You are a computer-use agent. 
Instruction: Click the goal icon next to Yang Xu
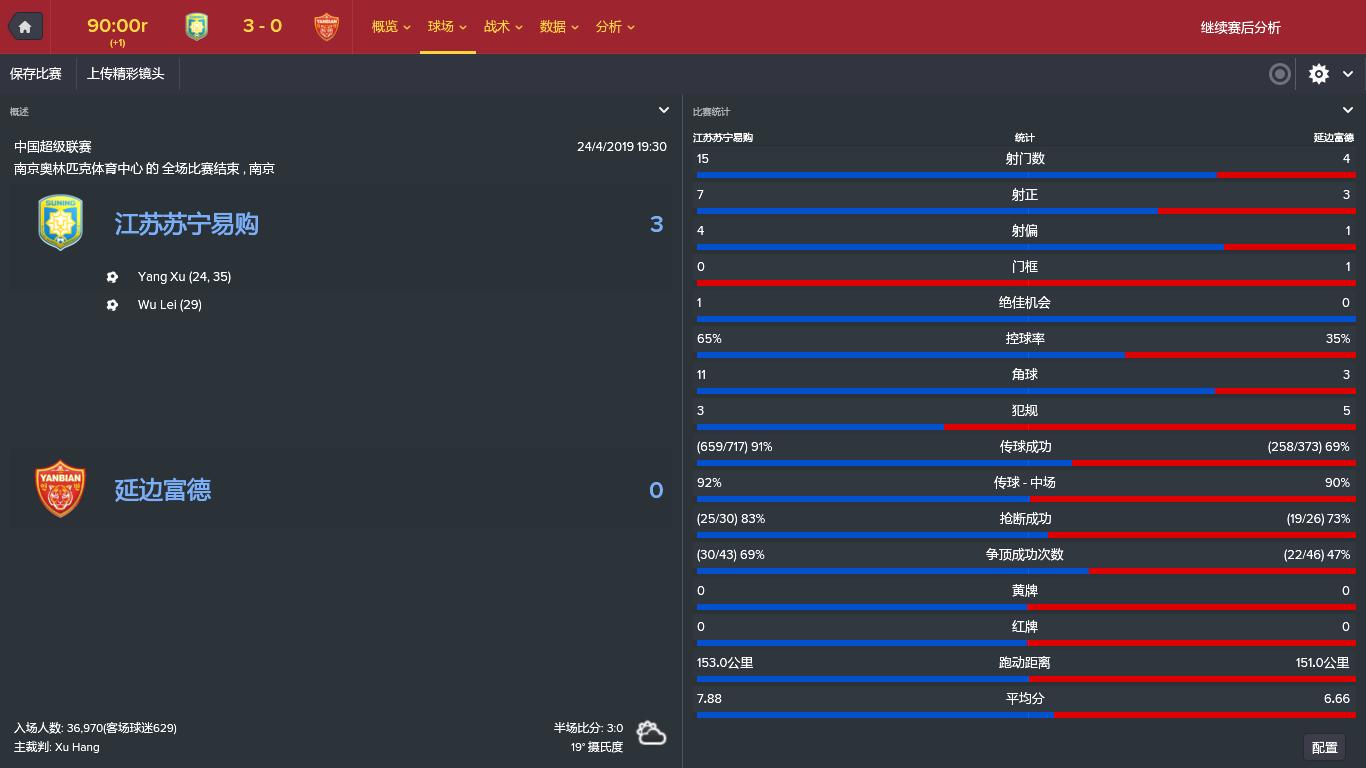[112, 277]
